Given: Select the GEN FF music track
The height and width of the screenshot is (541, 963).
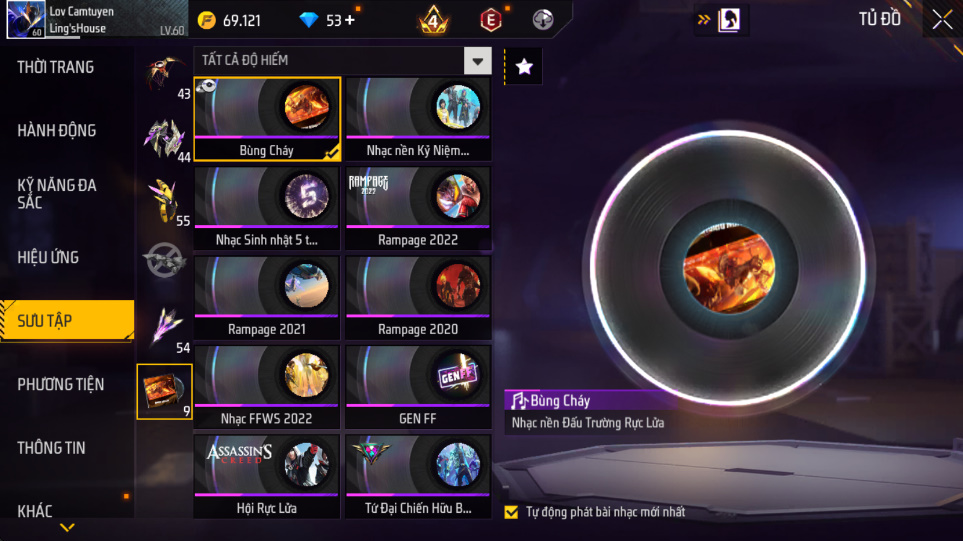Looking at the screenshot, I should [x=418, y=387].
